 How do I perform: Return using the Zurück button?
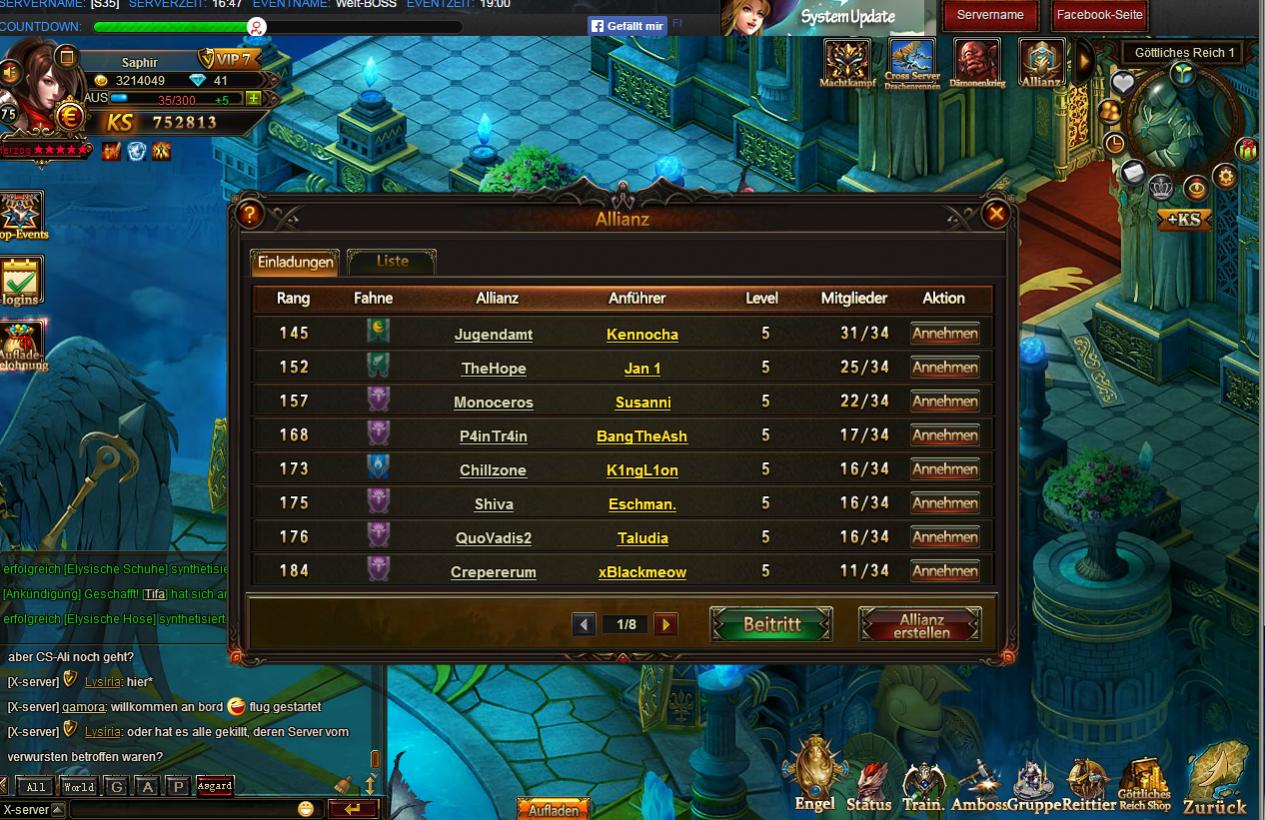coord(1215,780)
